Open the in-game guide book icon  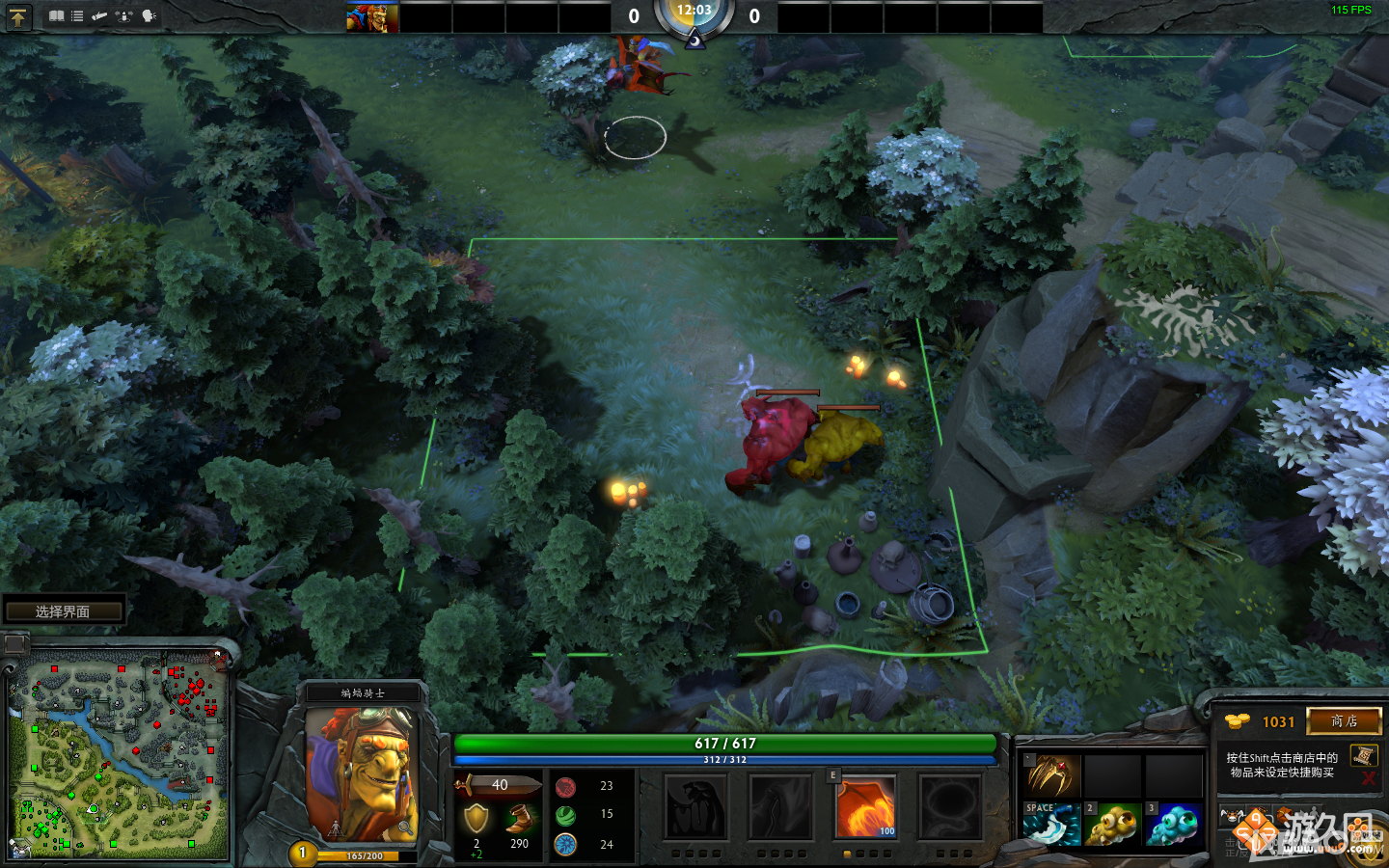[56, 16]
